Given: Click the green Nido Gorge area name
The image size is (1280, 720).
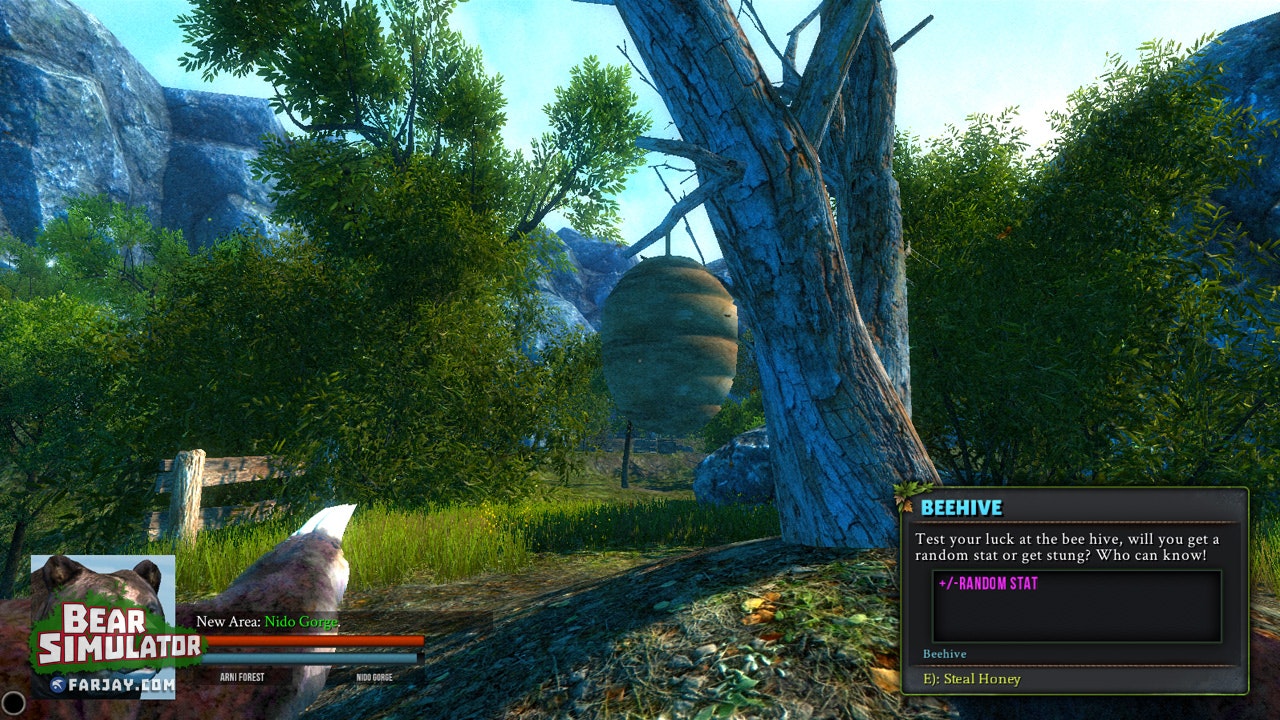Looking at the screenshot, I should pos(302,622).
